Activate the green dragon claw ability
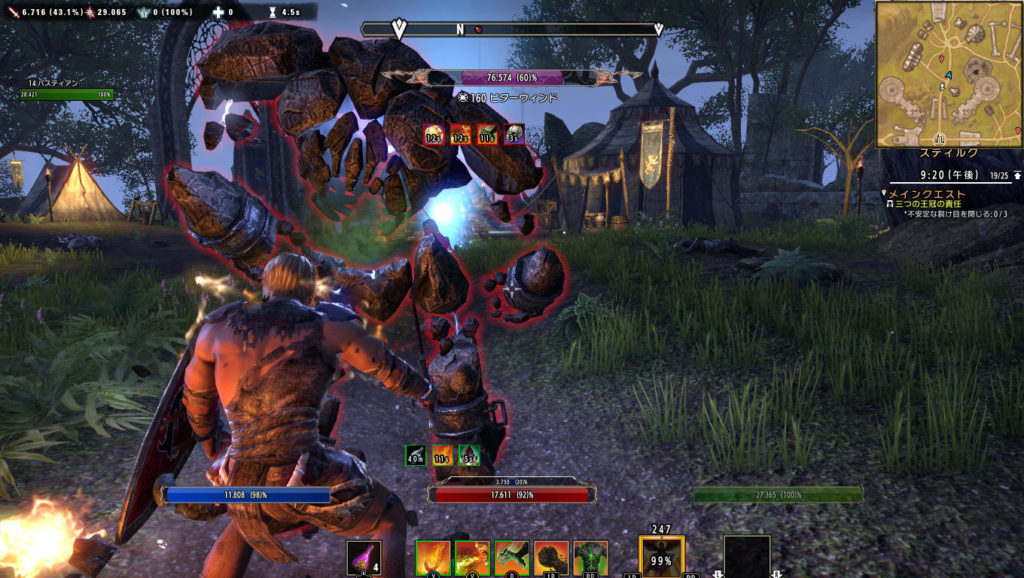 511,558
